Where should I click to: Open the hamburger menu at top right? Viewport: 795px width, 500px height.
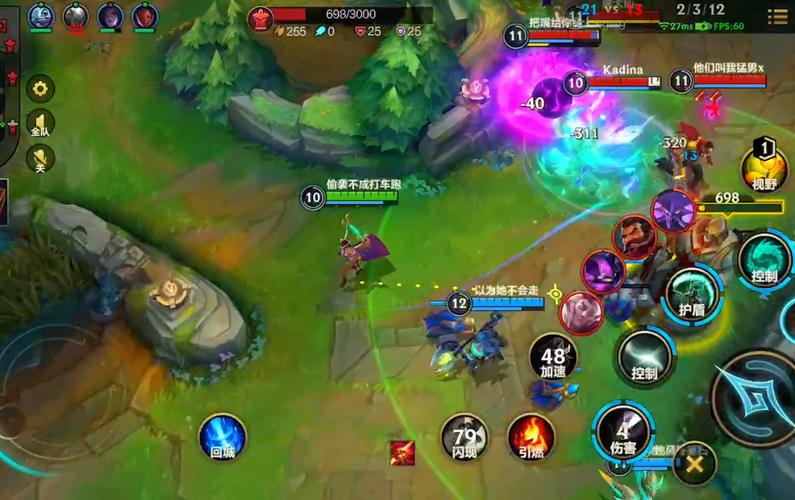[x=777, y=17]
